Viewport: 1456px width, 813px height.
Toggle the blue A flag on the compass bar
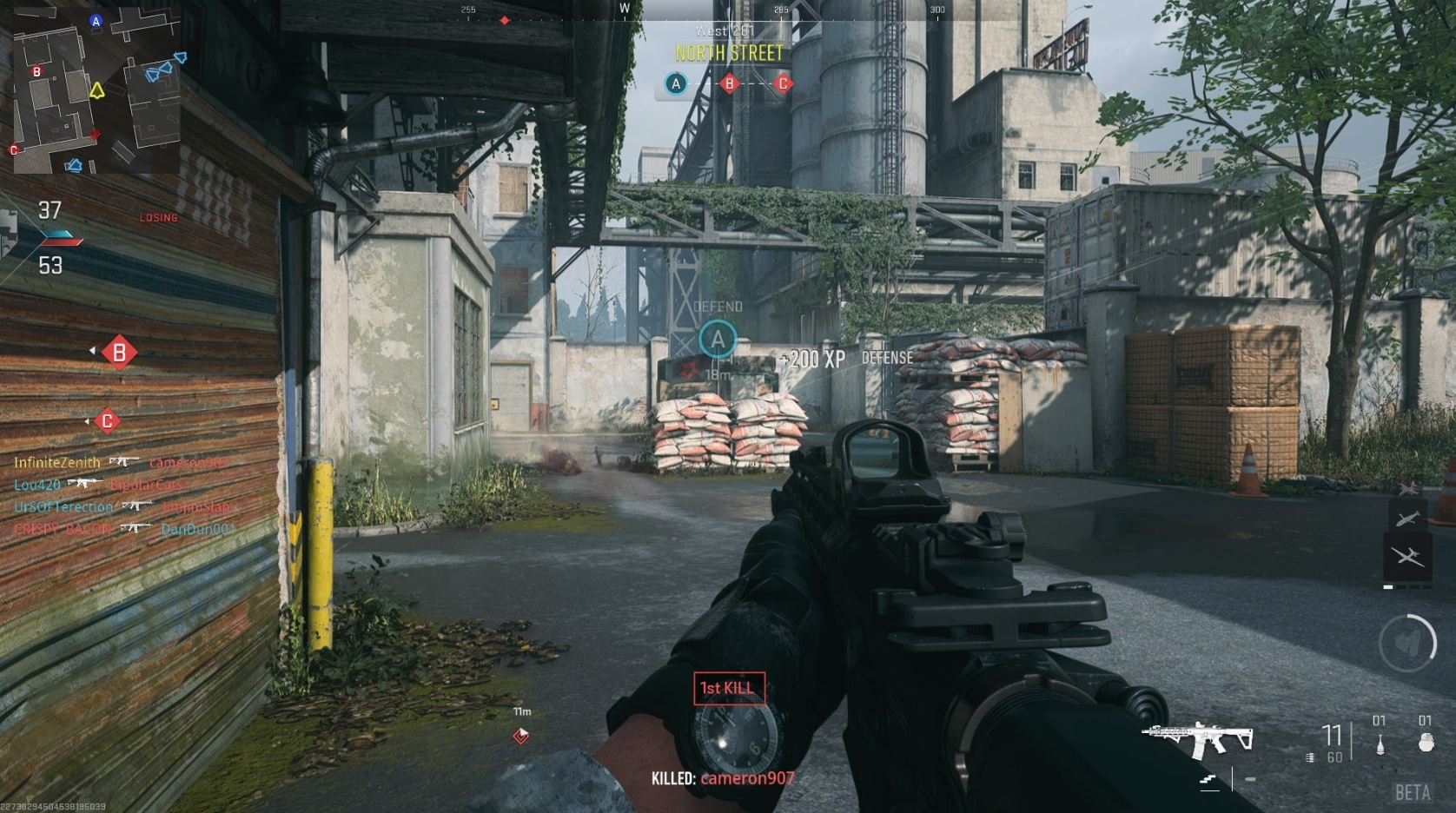[x=675, y=84]
